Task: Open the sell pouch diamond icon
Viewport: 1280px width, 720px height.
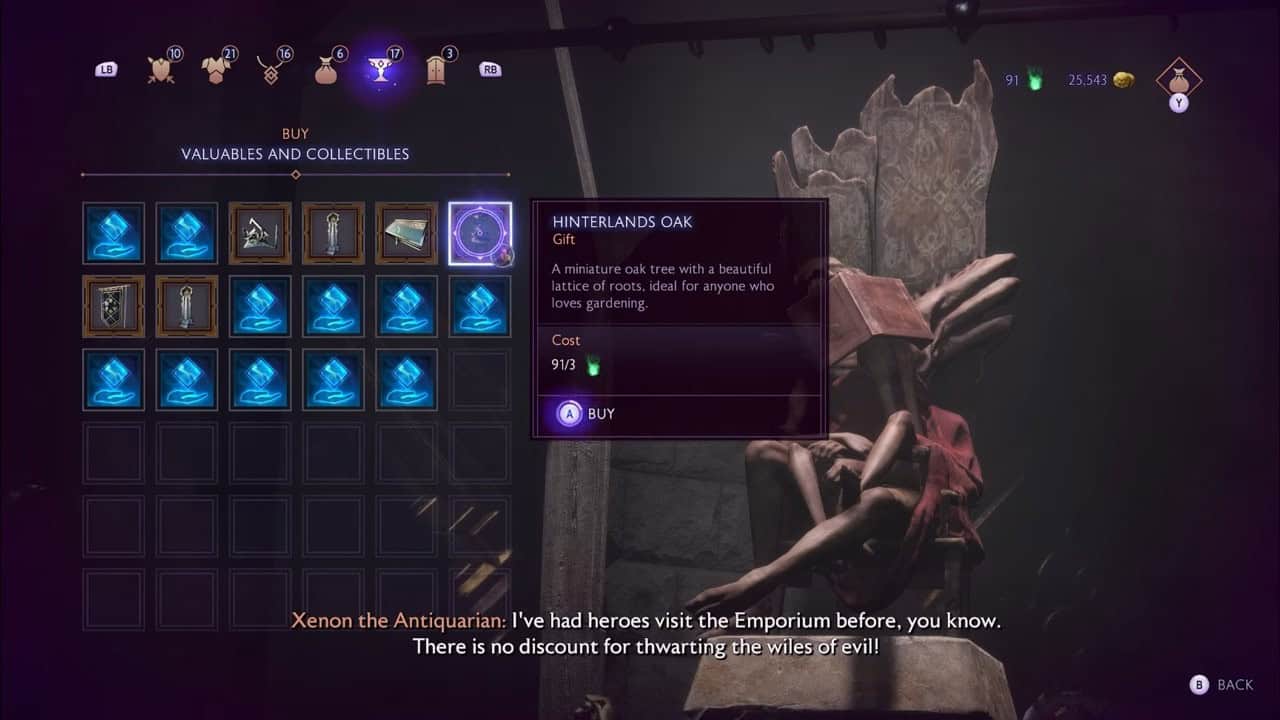Action: [x=1178, y=79]
